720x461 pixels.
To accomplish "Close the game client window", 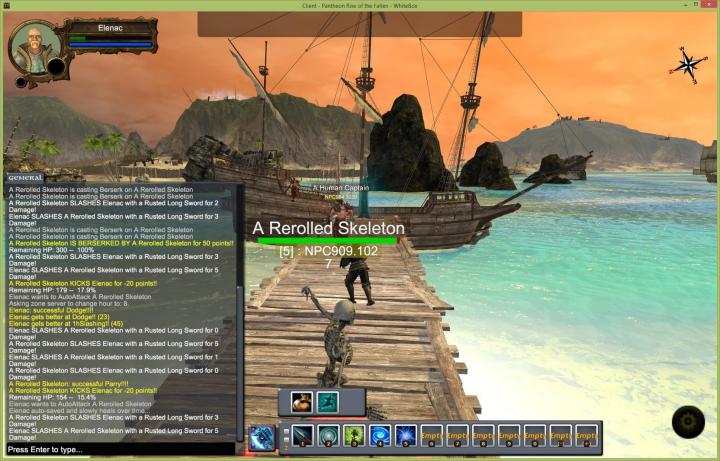I will [707, 6].
